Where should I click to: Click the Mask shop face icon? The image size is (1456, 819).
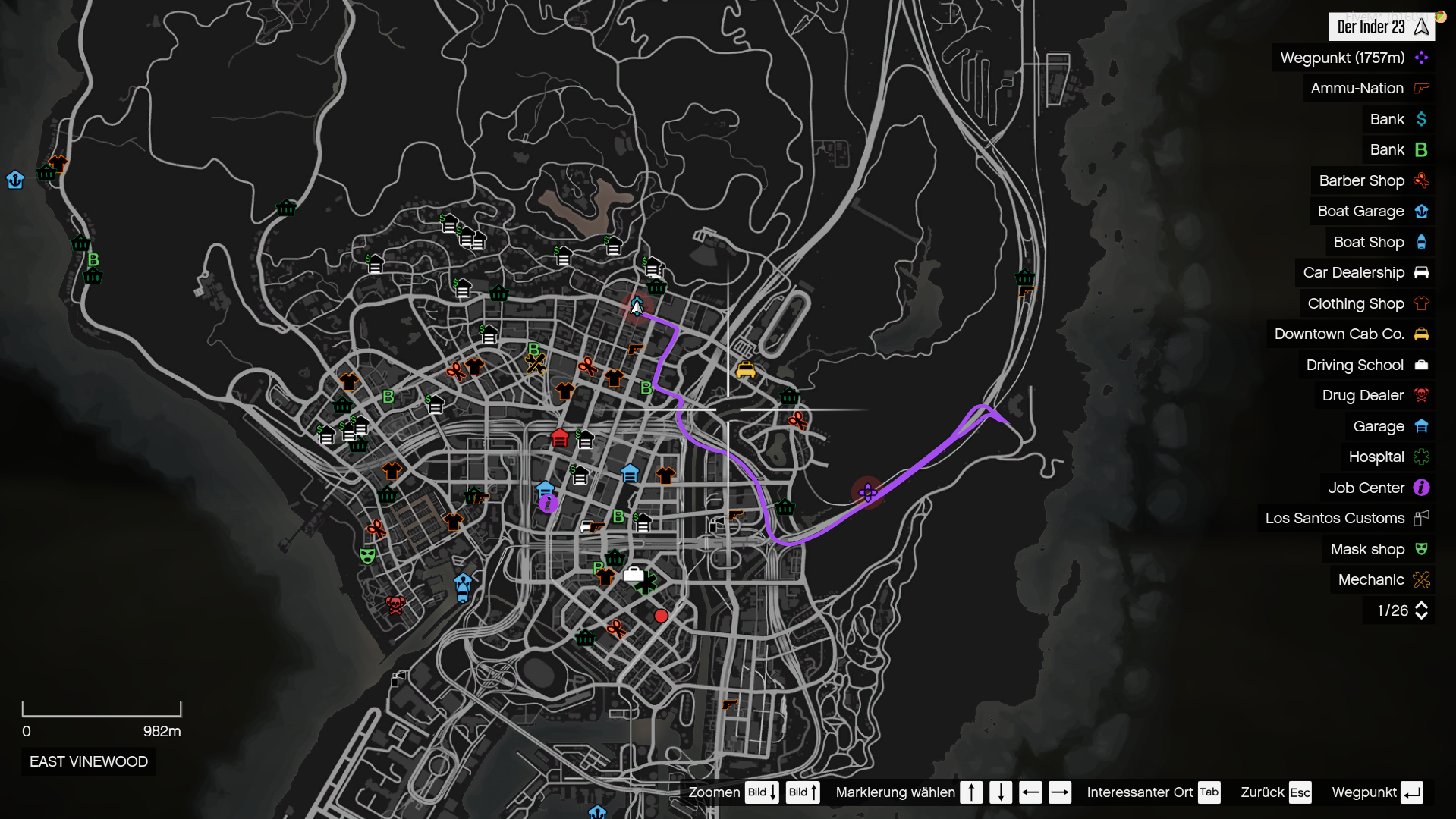[1421, 549]
